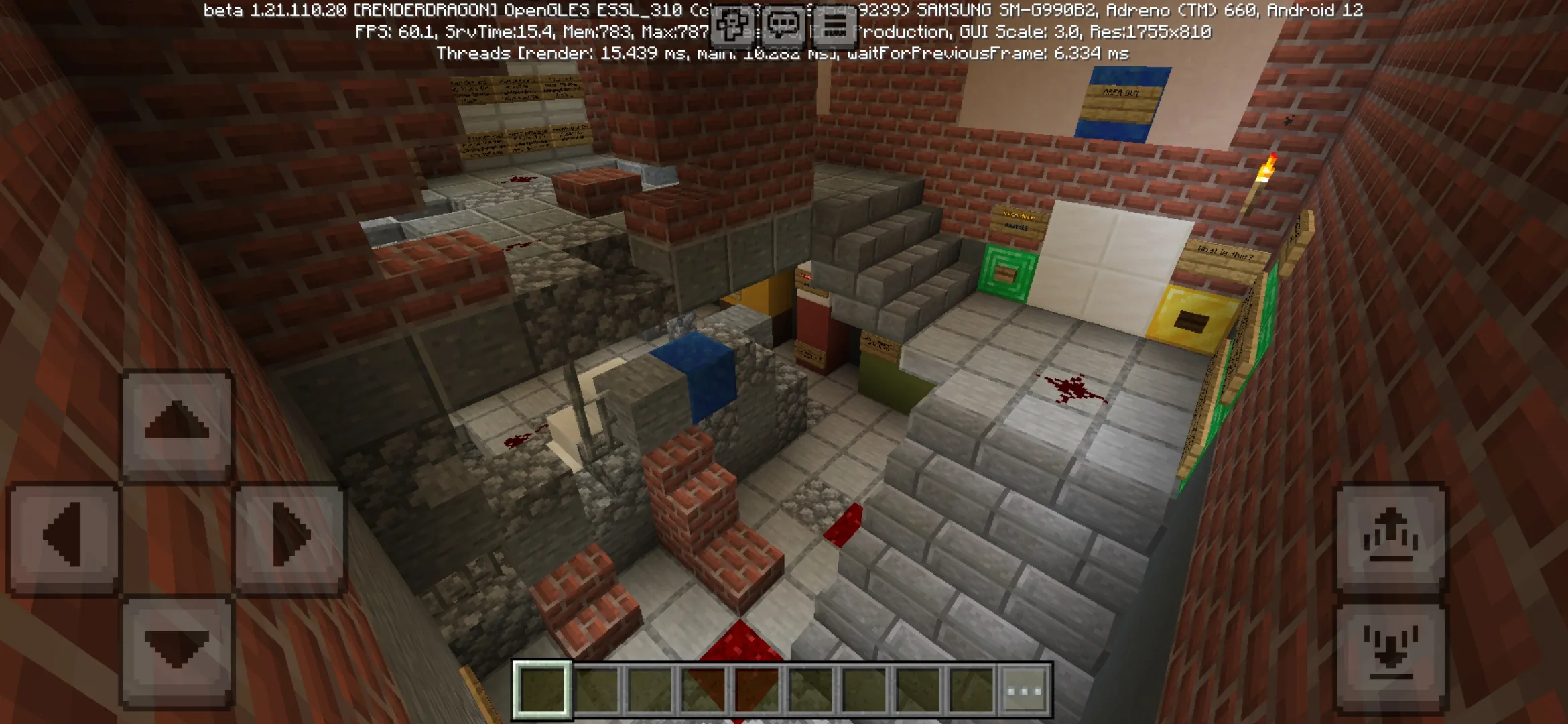This screenshot has height=724, width=1568.
Task: Open the pause menu
Action: point(834,27)
